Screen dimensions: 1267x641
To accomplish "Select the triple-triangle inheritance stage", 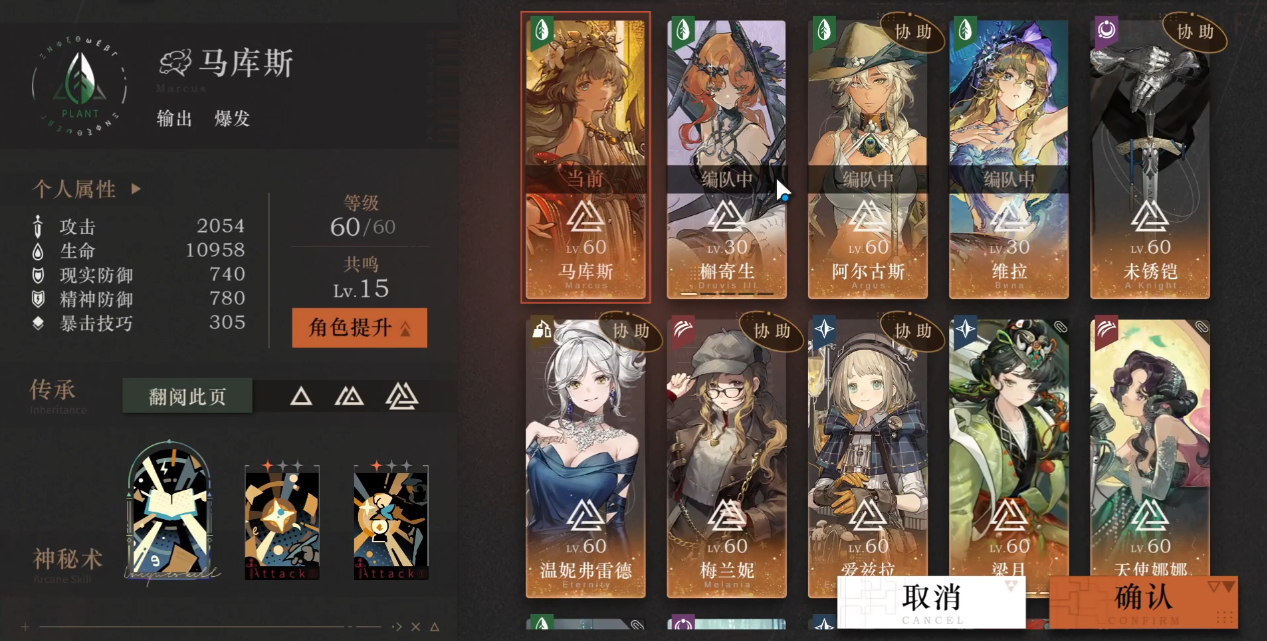I will 401,397.
